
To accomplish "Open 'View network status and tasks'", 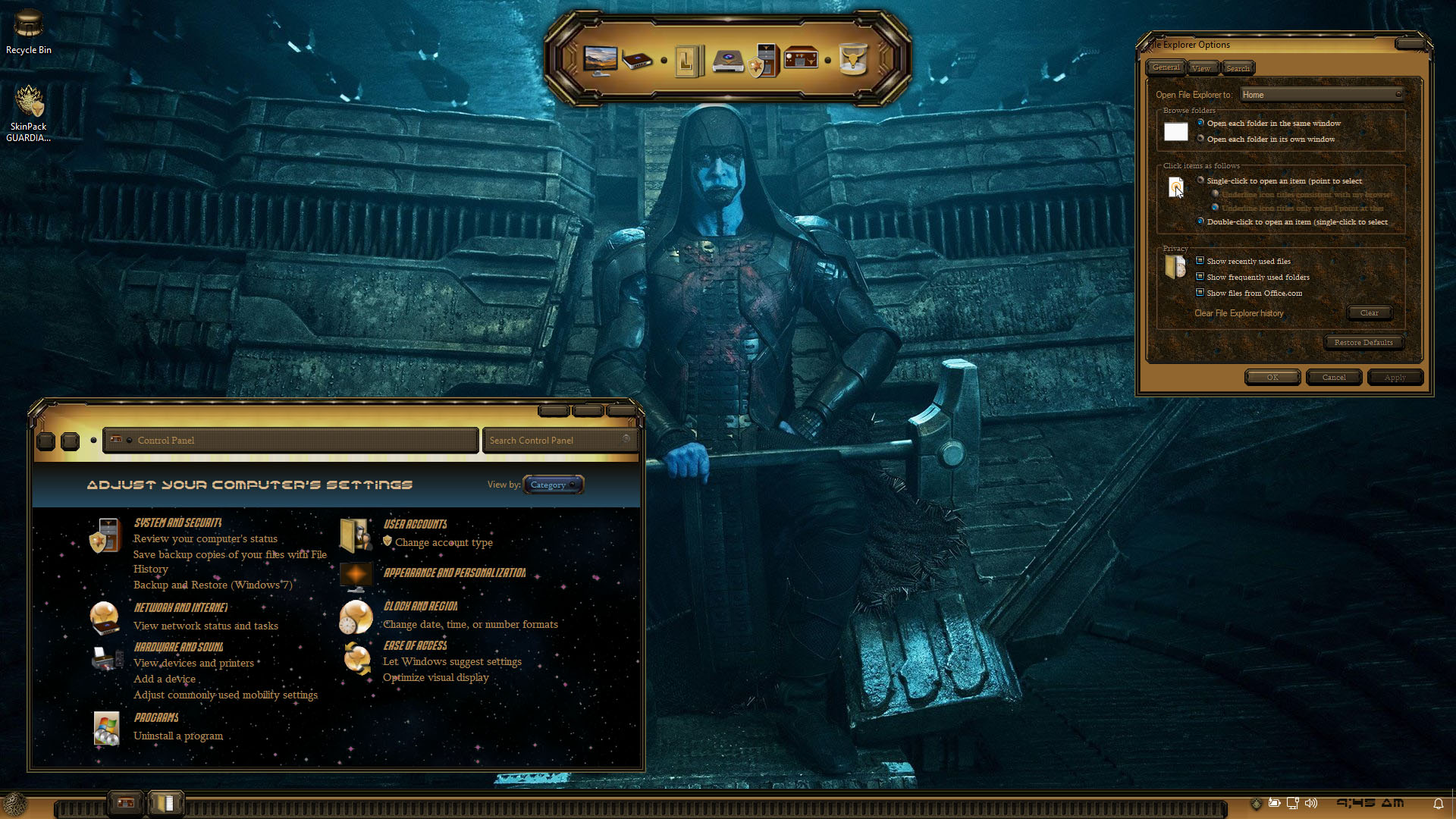I will pyautogui.click(x=206, y=626).
